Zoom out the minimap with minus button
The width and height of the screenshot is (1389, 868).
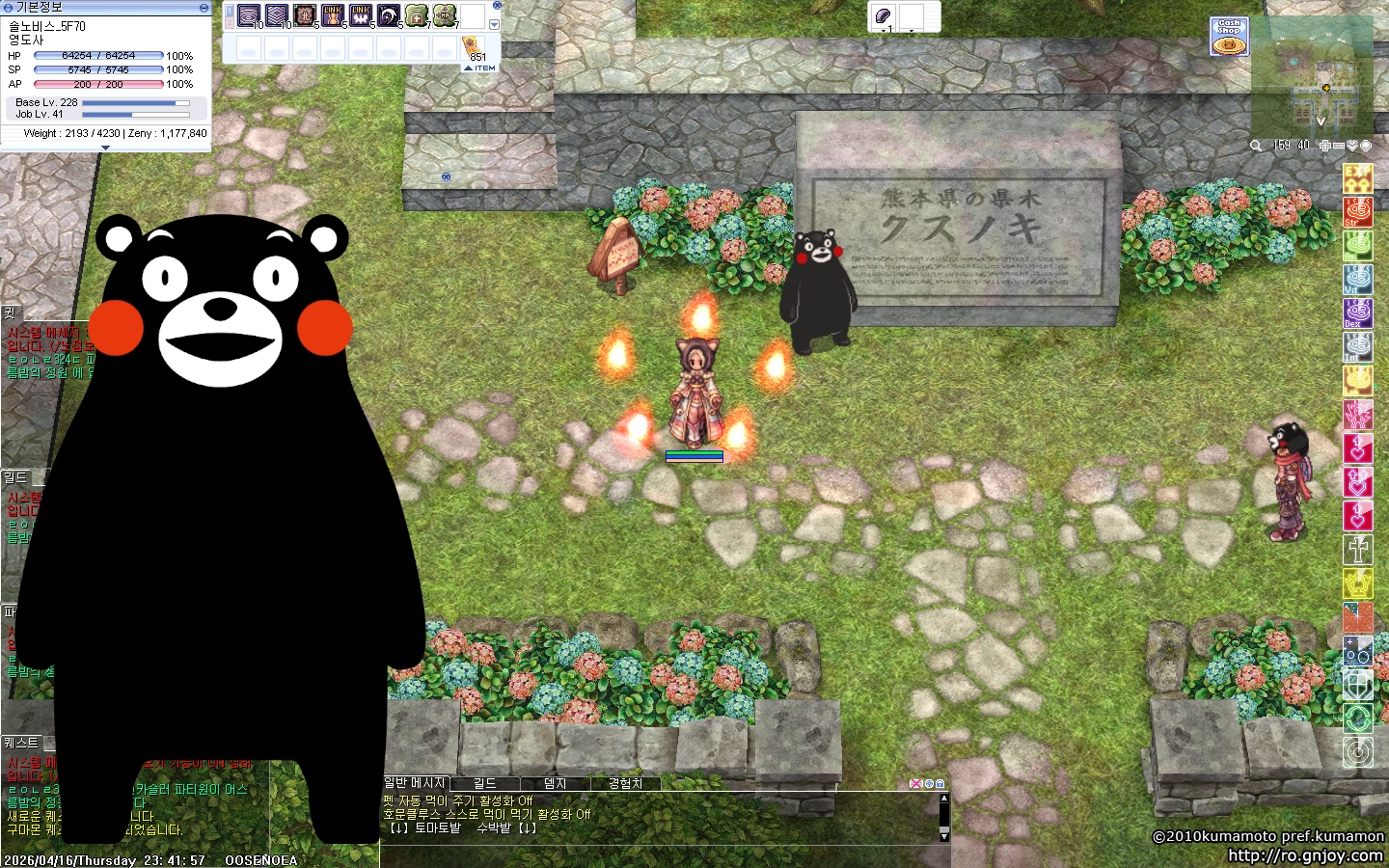[x=1339, y=146]
